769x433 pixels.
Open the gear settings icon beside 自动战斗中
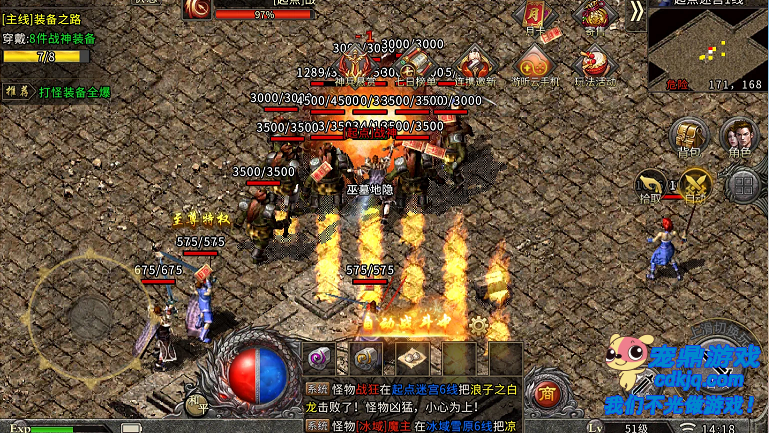479,325
